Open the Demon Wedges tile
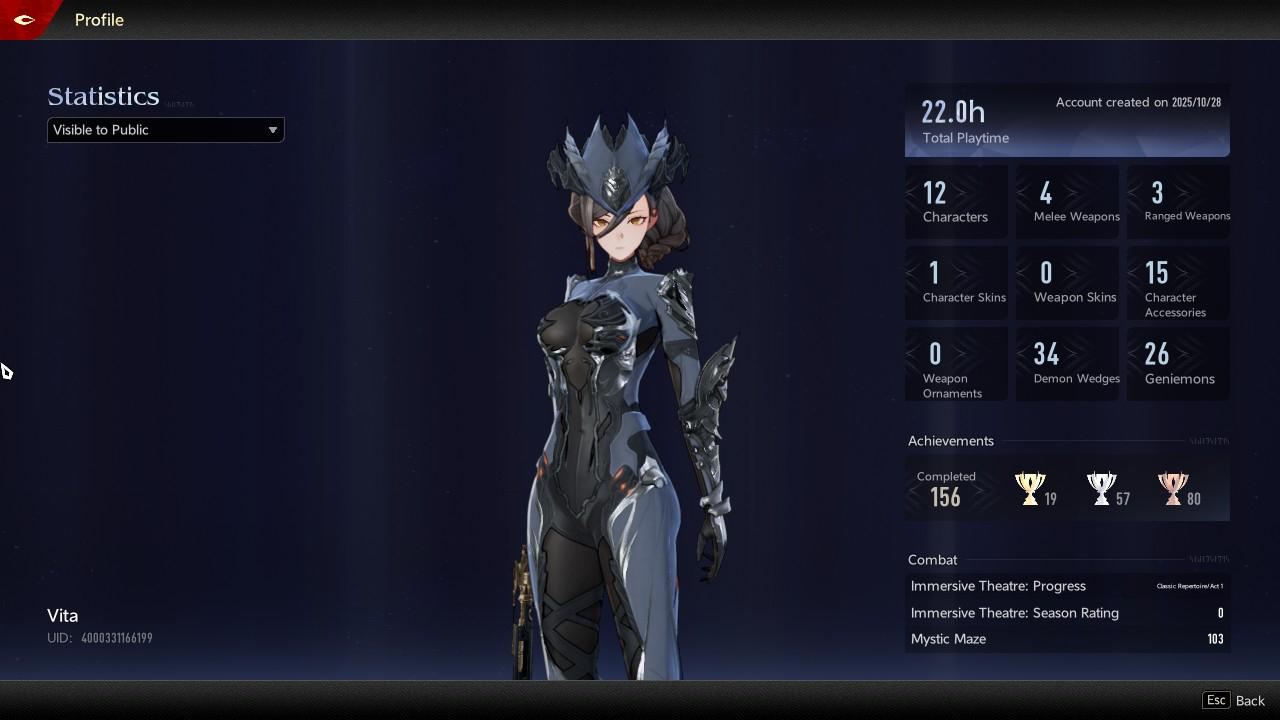Viewport: 1280px width, 720px height. 1067,364
